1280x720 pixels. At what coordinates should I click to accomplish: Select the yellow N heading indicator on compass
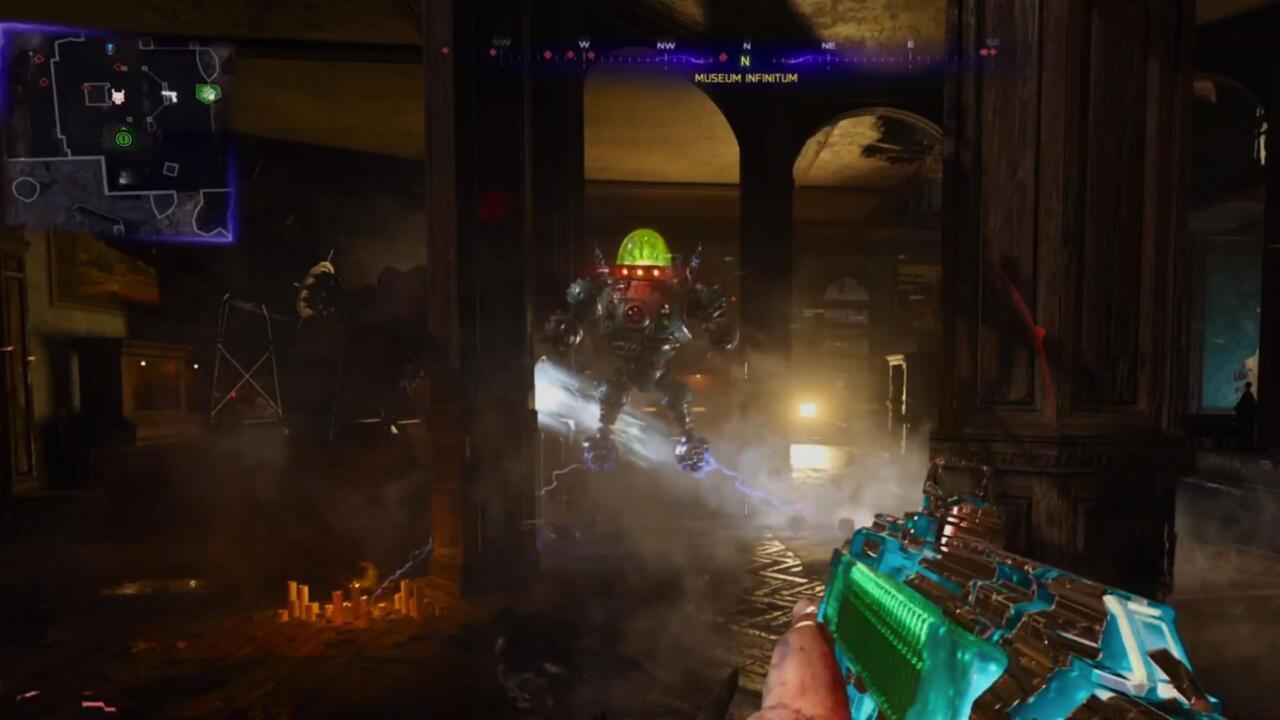(x=744, y=60)
